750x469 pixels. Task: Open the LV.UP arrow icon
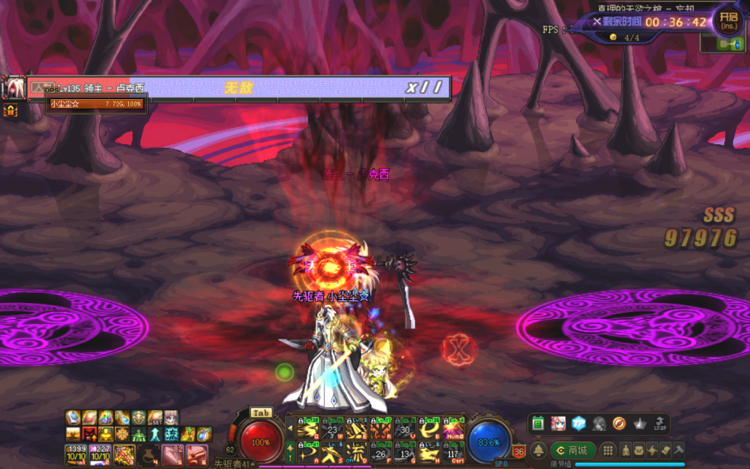661,424
